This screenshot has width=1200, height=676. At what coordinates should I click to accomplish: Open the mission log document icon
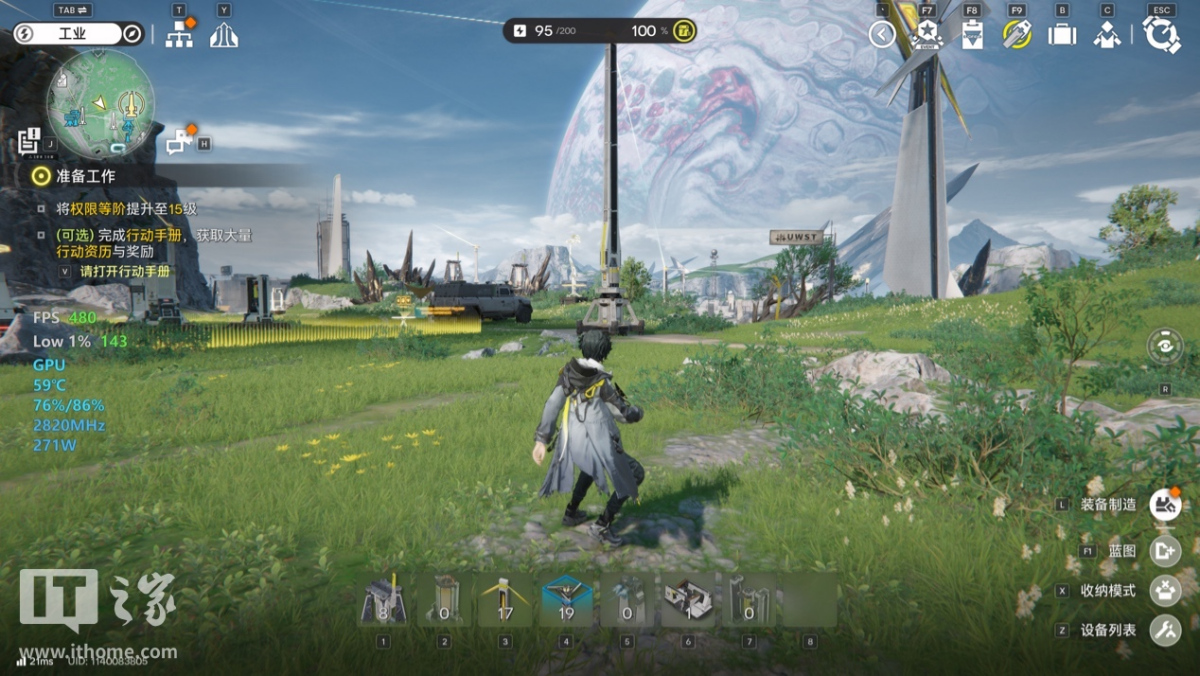coord(29,141)
